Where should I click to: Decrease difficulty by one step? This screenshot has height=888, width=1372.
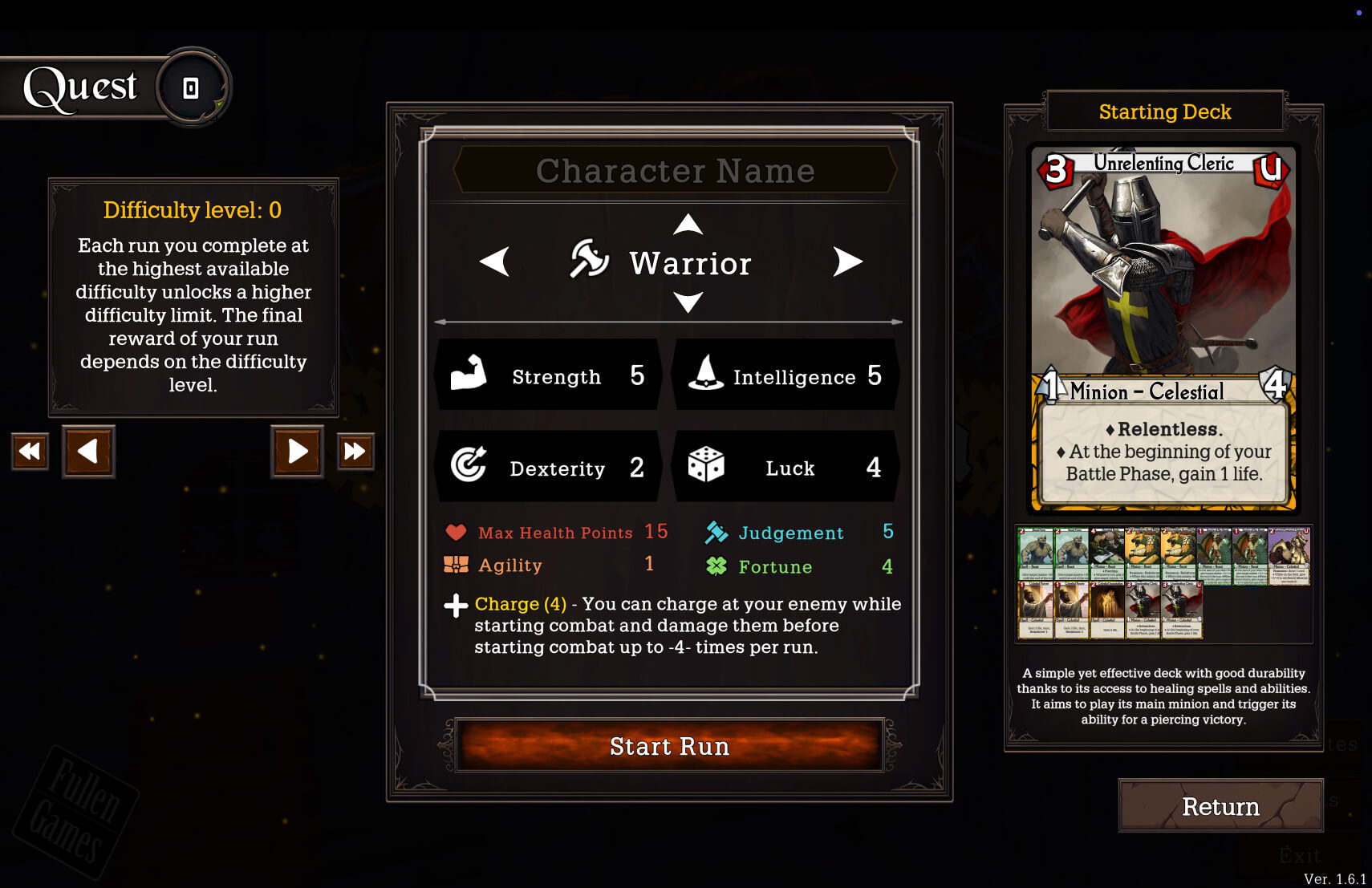pyautogui.click(x=88, y=451)
